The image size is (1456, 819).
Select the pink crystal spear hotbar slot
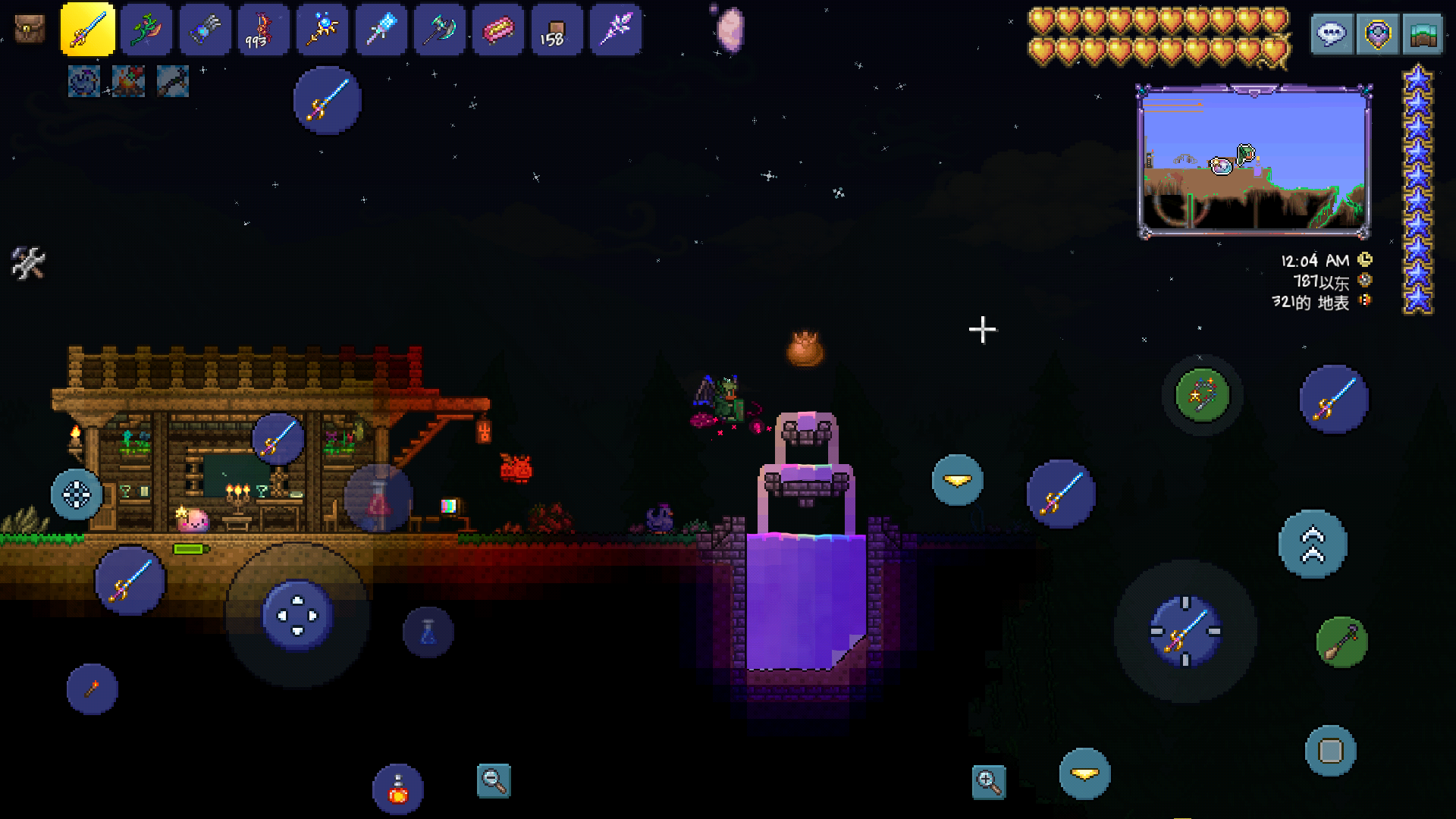(615, 30)
